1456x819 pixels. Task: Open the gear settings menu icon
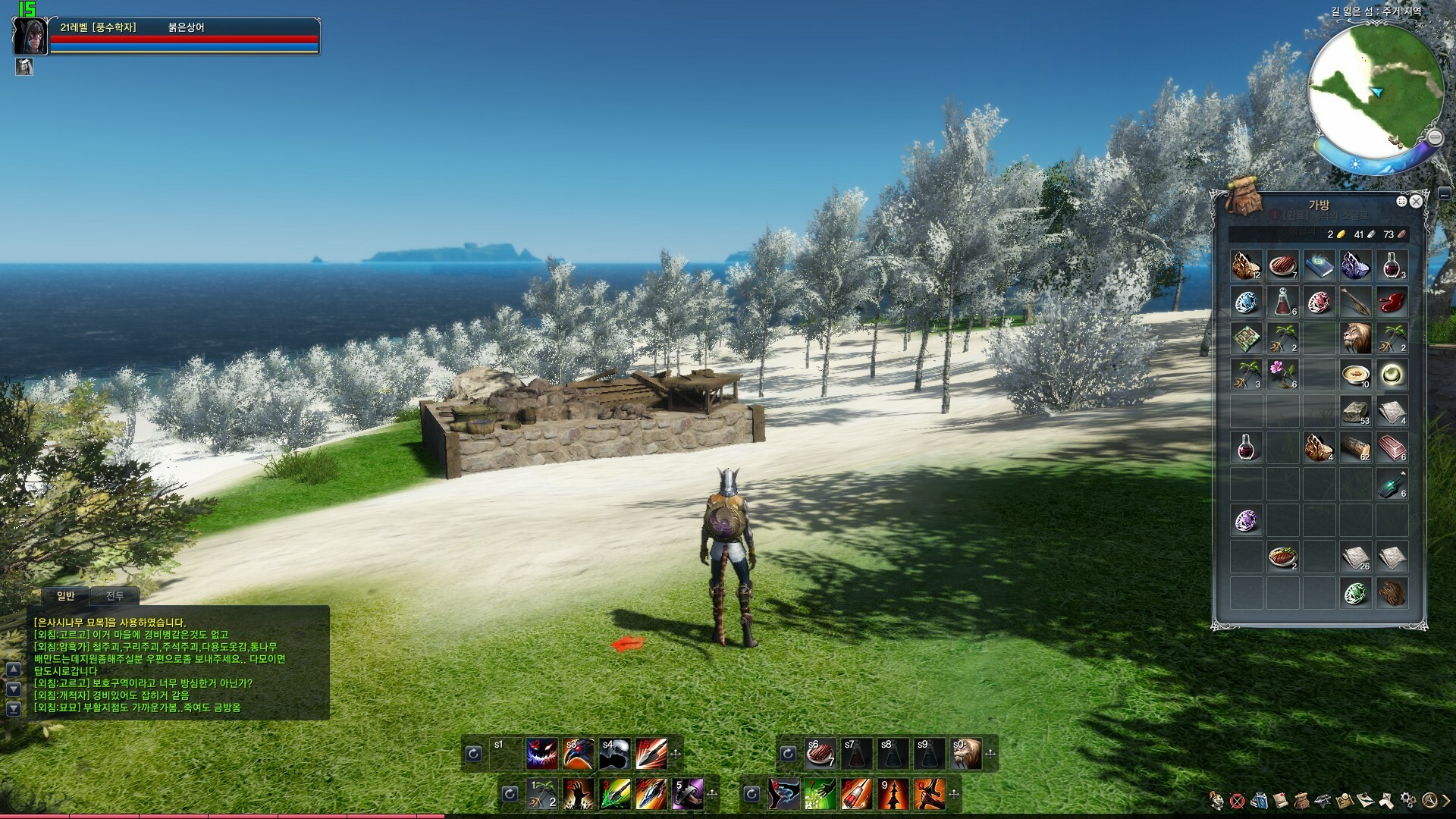1407,800
